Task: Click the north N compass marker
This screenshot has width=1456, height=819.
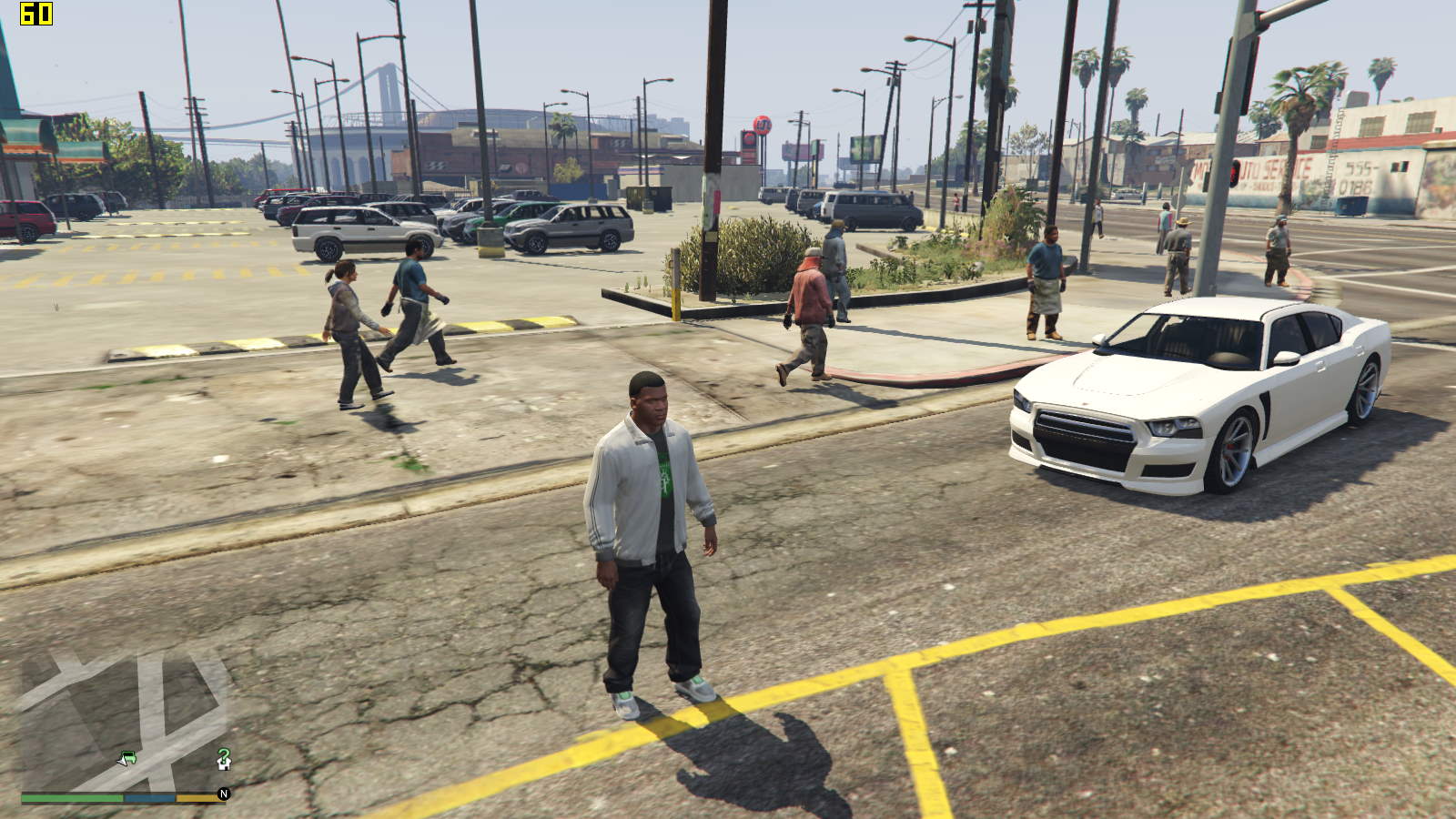Action: pyautogui.click(x=224, y=794)
